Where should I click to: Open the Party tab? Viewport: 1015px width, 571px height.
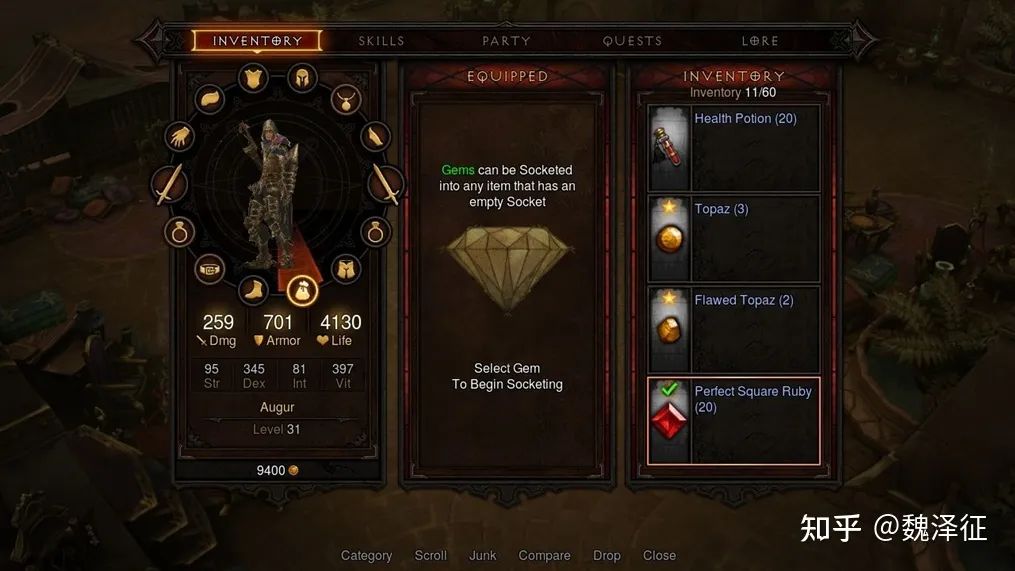click(506, 41)
